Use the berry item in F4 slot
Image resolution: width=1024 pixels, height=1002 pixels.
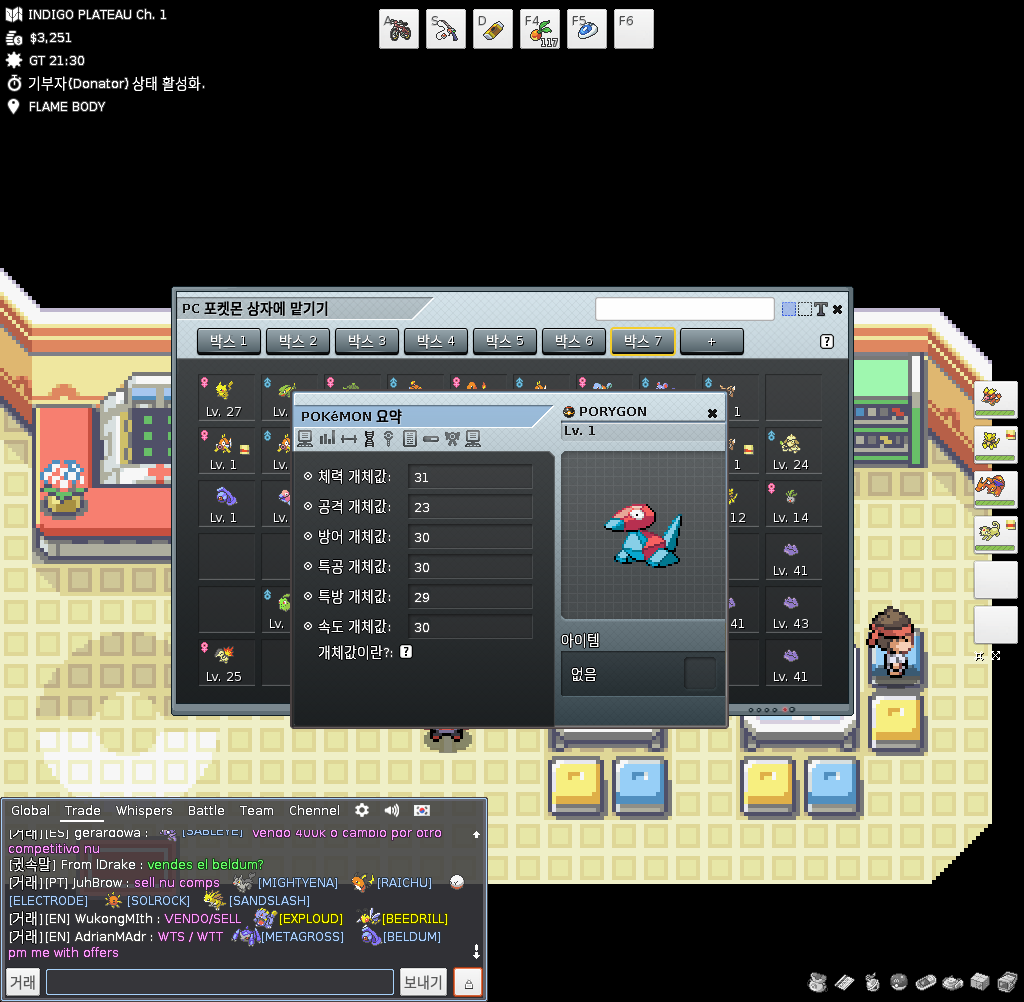(x=540, y=29)
